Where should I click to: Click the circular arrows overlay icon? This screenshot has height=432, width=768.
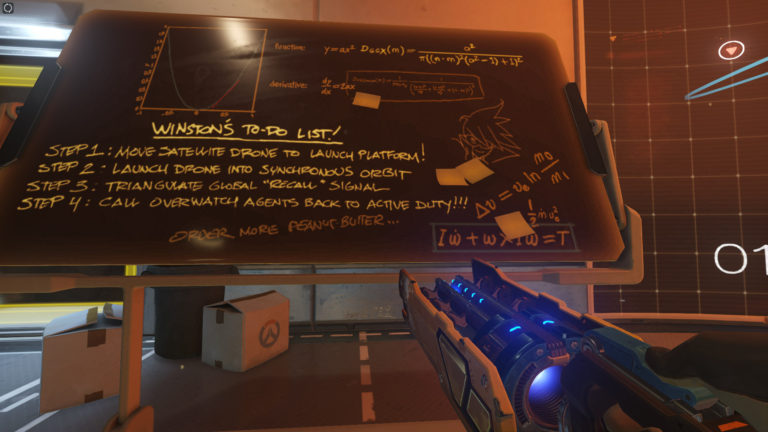point(9,8)
